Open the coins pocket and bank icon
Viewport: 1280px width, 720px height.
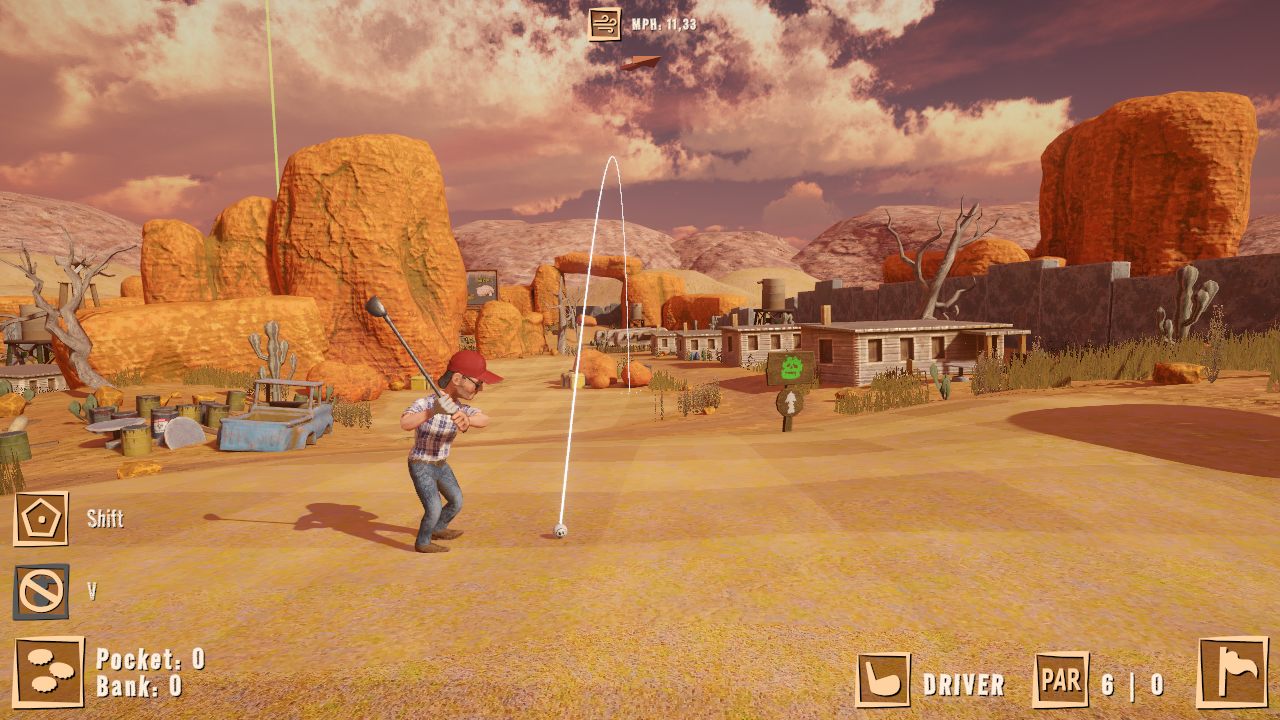coord(49,672)
